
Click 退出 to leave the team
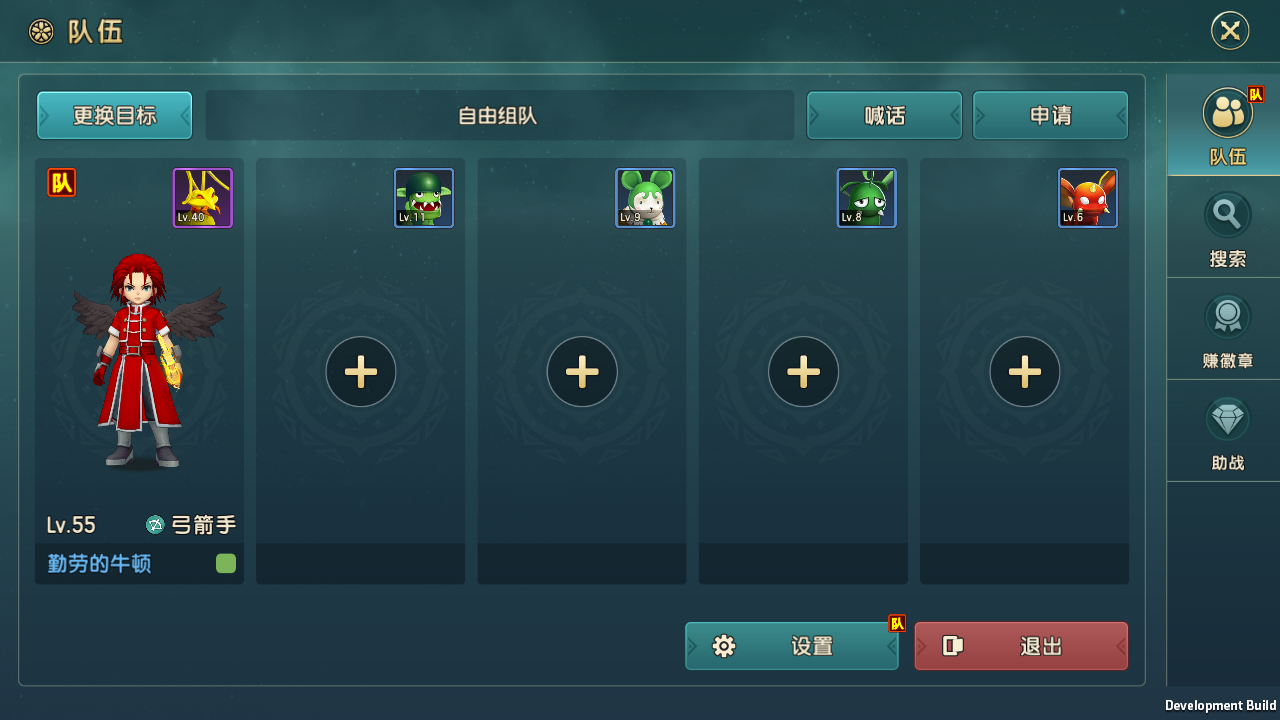click(1020, 646)
